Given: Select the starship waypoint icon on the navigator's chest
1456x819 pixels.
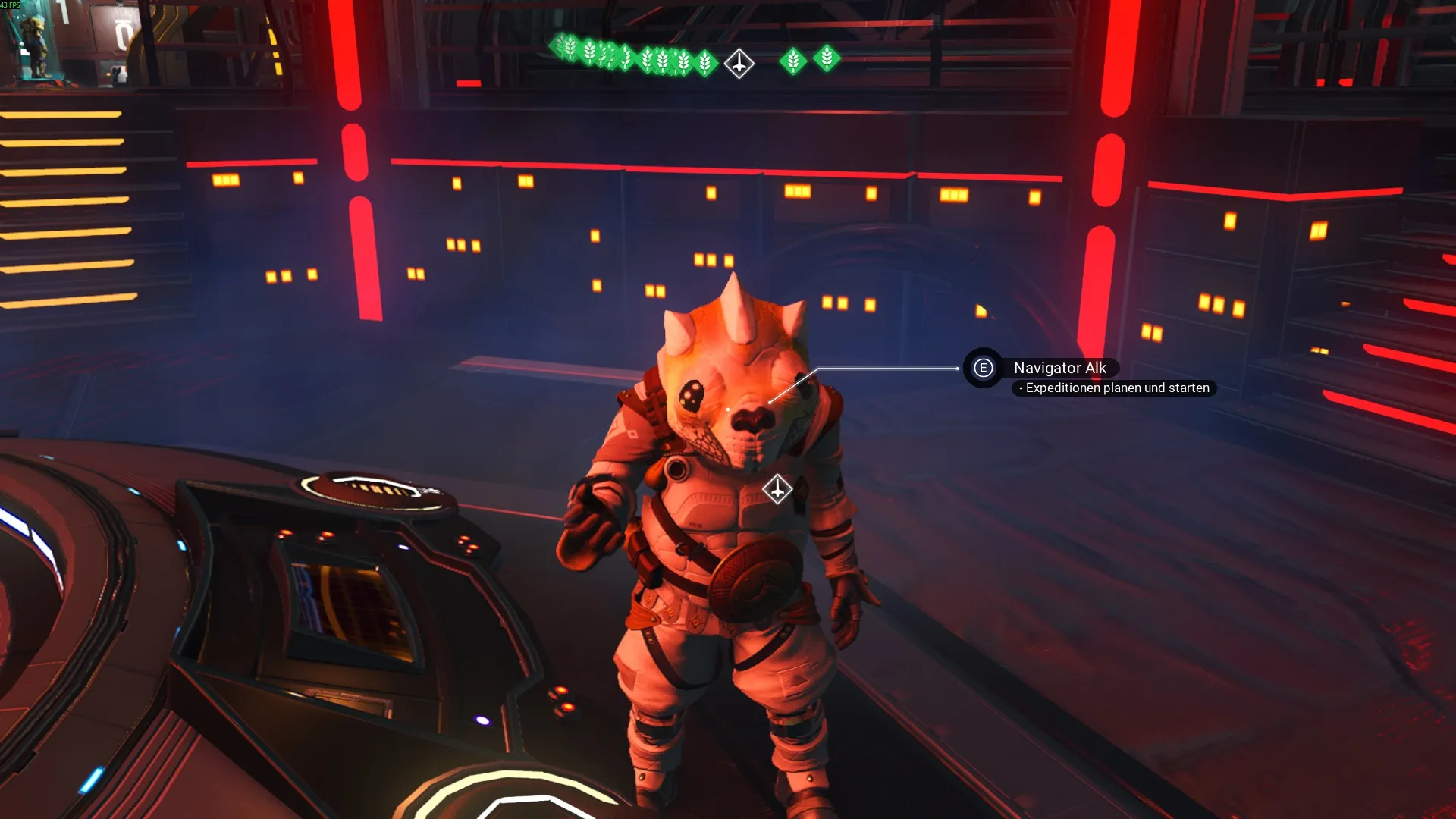Looking at the screenshot, I should (777, 489).
